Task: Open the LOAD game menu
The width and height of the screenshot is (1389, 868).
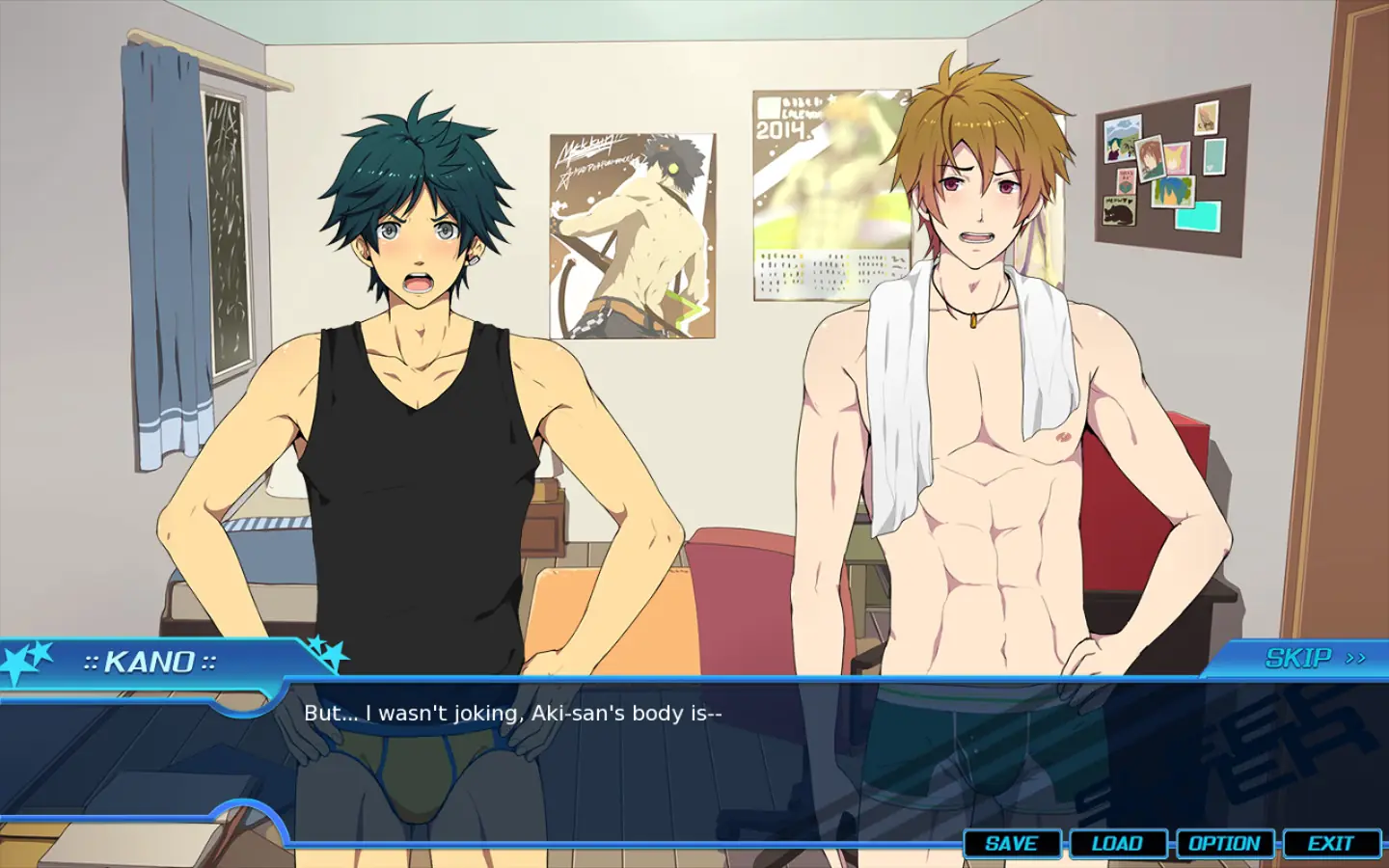Action: [1117, 844]
